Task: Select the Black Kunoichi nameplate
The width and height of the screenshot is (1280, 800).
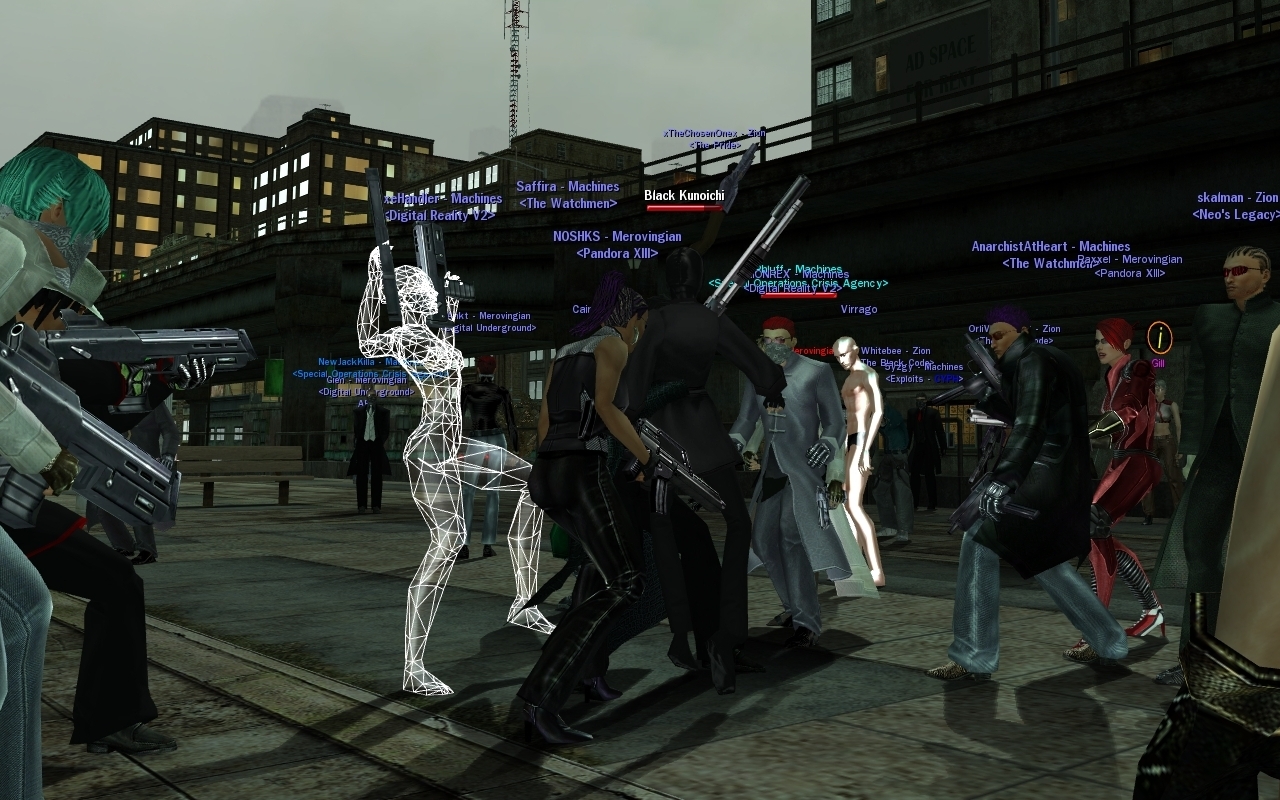Action: (x=684, y=196)
